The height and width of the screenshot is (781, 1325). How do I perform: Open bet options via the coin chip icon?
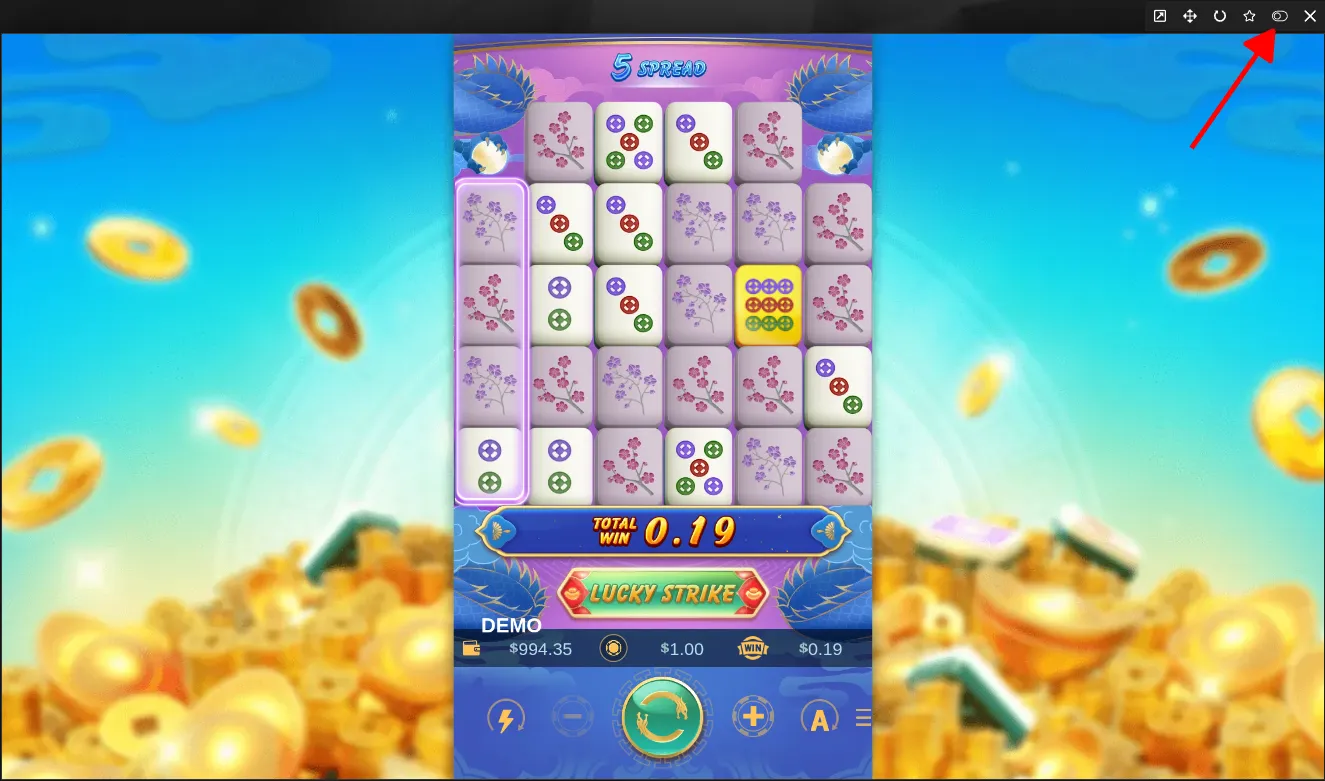[613, 649]
